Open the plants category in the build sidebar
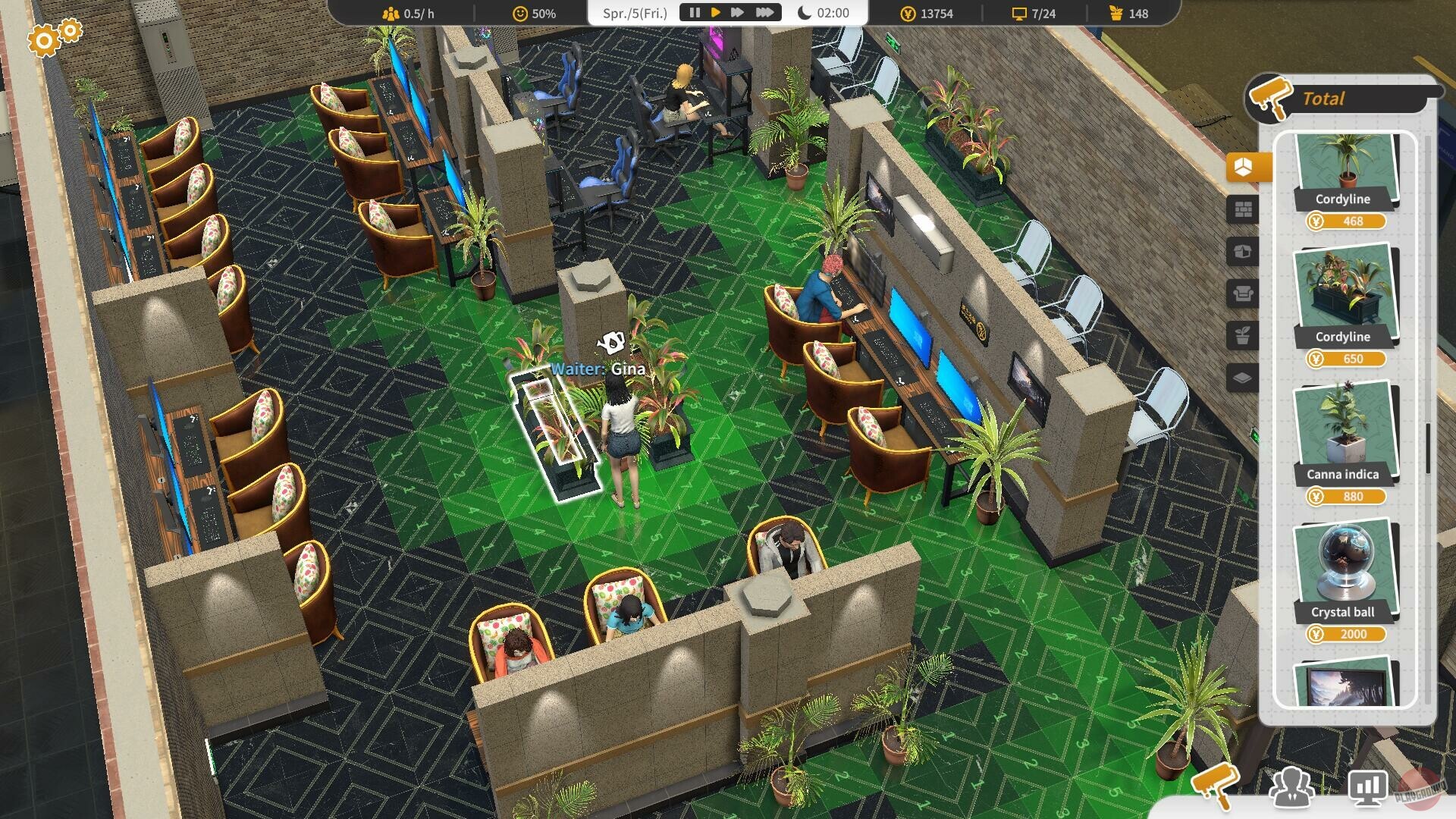 point(1244,331)
